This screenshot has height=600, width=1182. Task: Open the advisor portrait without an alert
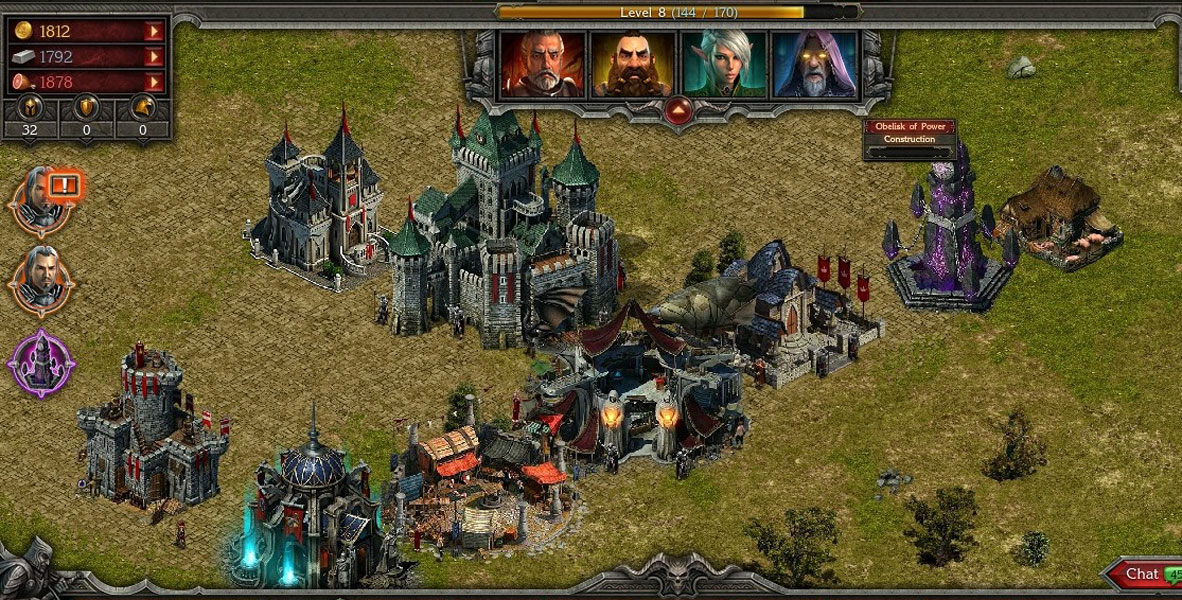41,278
